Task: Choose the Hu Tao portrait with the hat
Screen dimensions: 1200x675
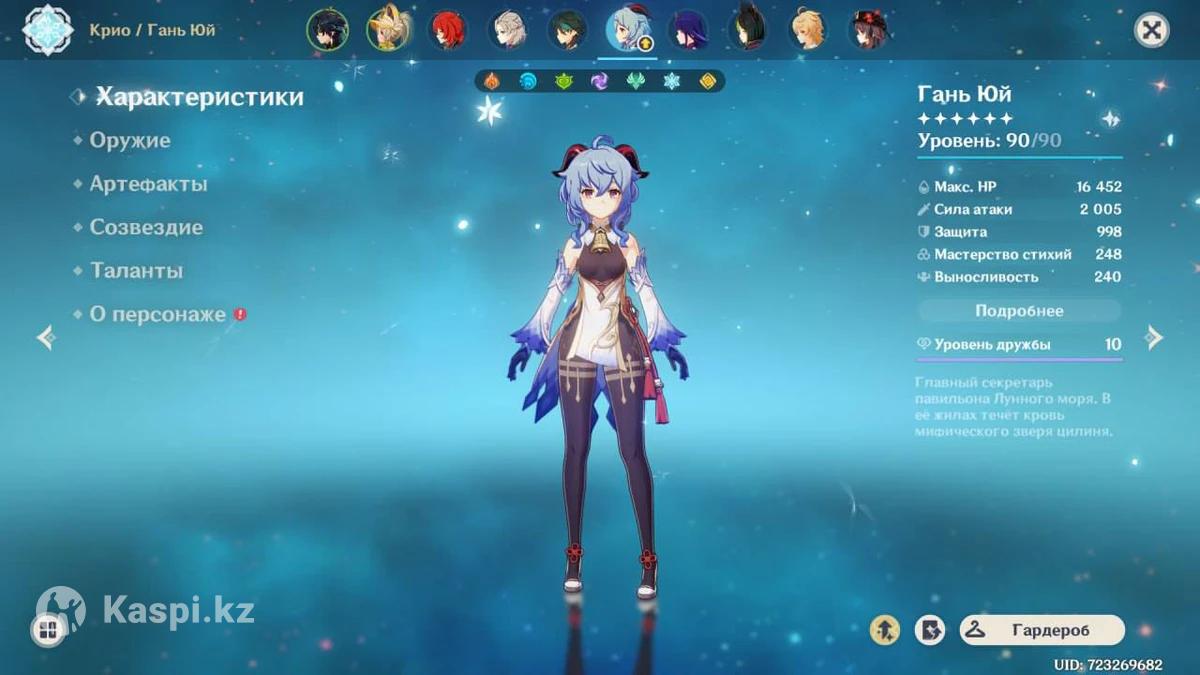Action: [x=868, y=30]
